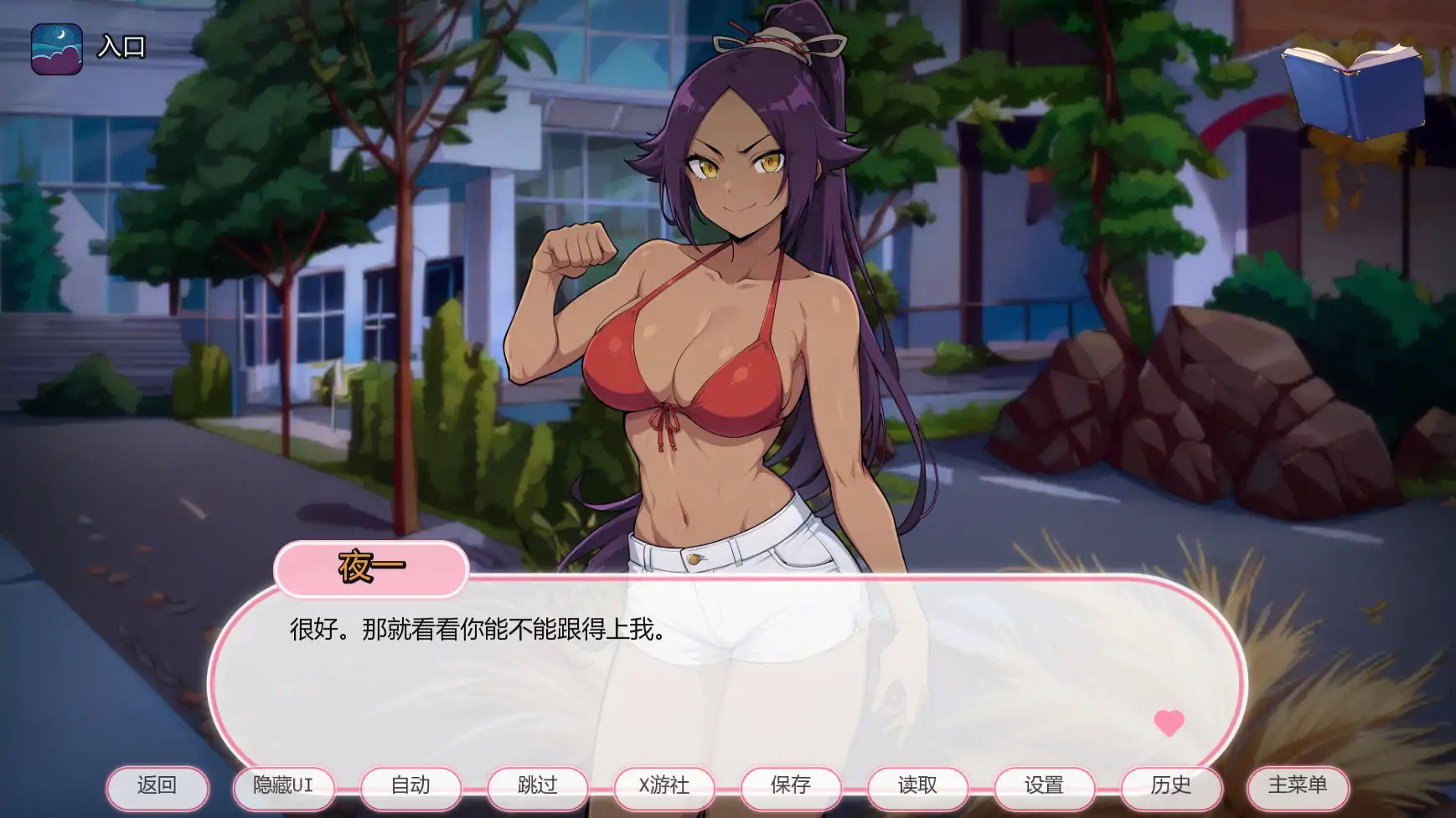Load a save via 读取

(x=917, y=787)
